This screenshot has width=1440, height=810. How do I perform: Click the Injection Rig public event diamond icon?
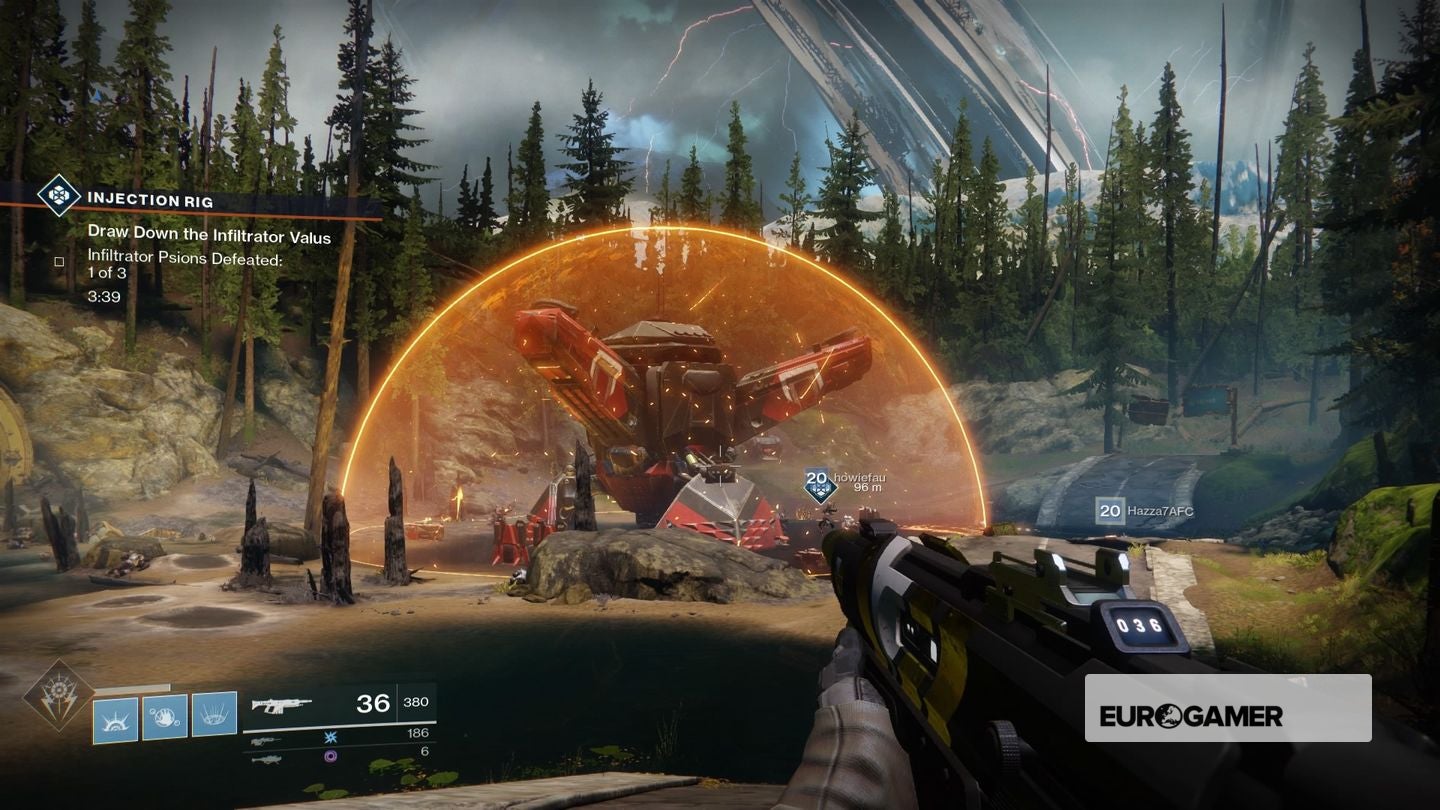[x=58, y=196]
